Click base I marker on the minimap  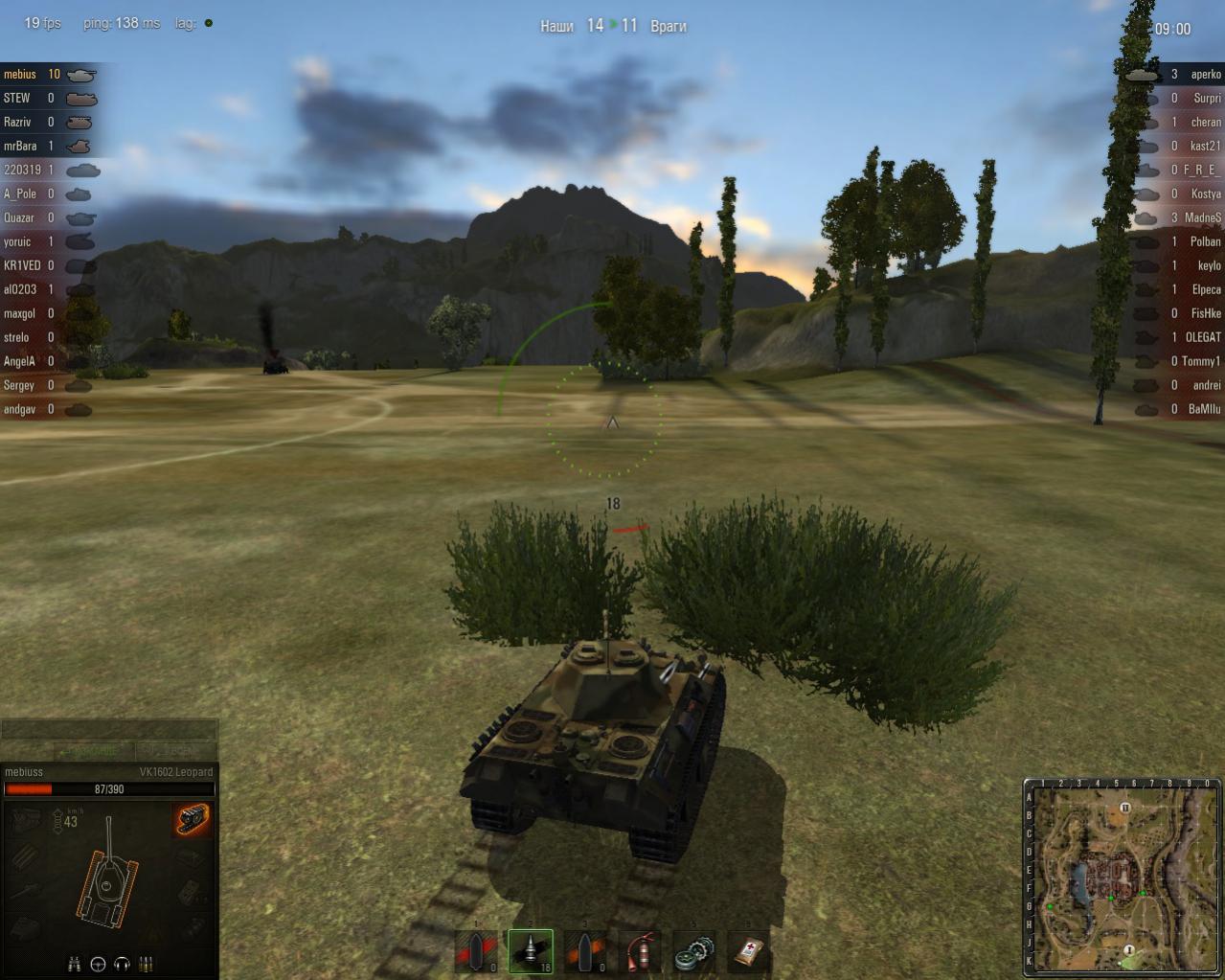coord(1129,950)
